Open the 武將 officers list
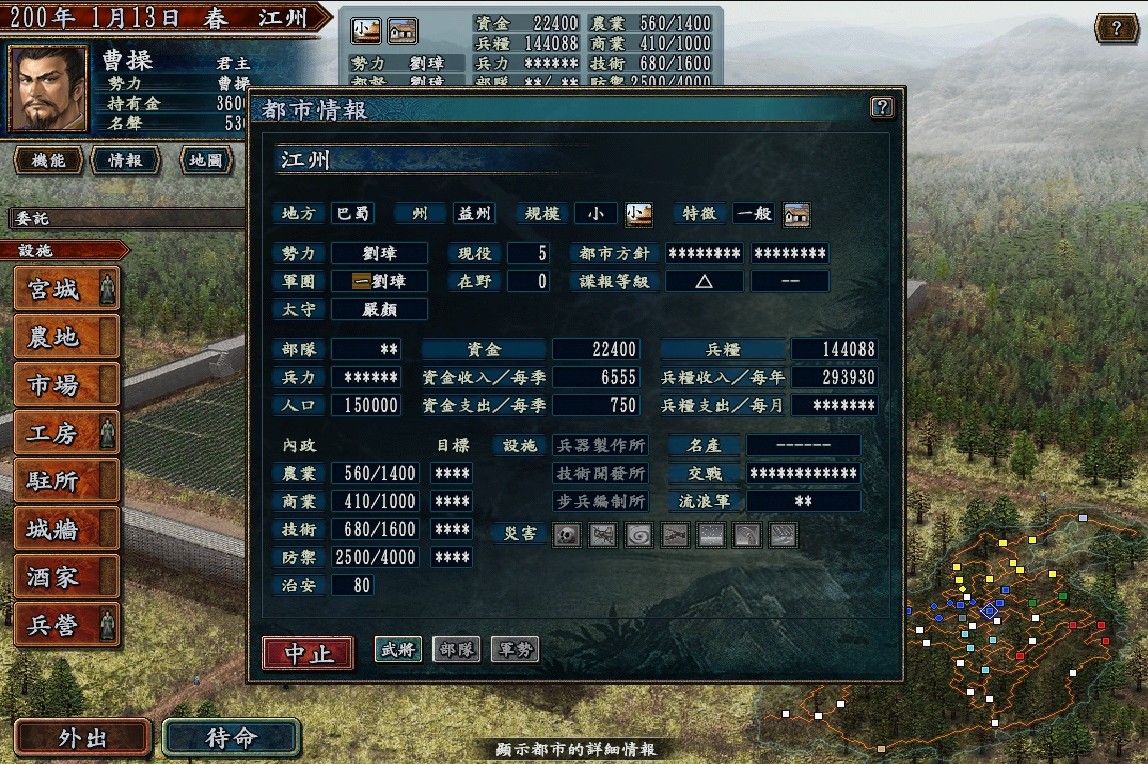This screenshot has height=764, width=1148. coord(398,650)
